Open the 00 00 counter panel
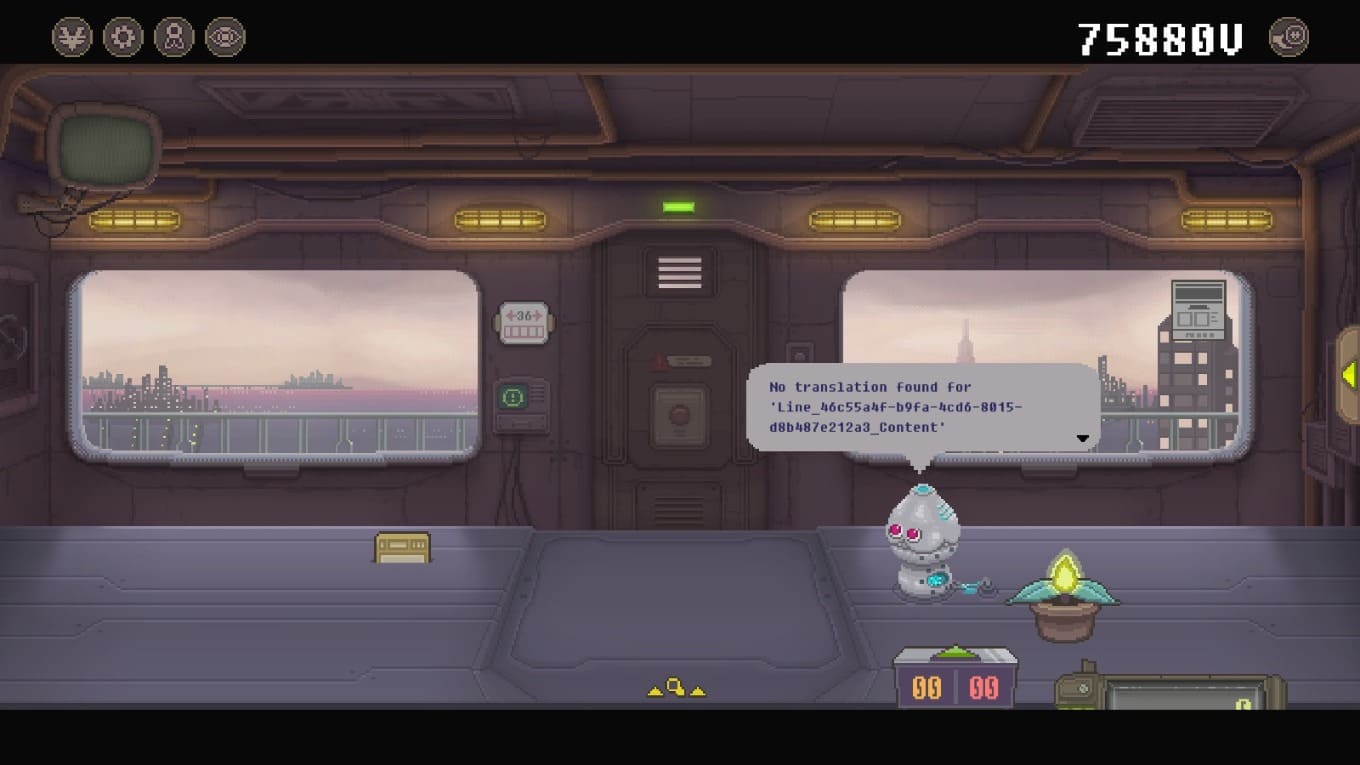The image size is (1360, 765). 955,686
